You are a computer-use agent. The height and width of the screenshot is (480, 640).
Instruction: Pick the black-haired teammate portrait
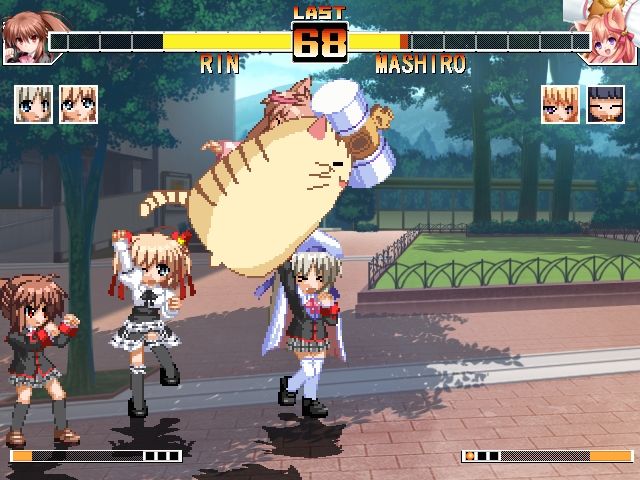[605, 104]
